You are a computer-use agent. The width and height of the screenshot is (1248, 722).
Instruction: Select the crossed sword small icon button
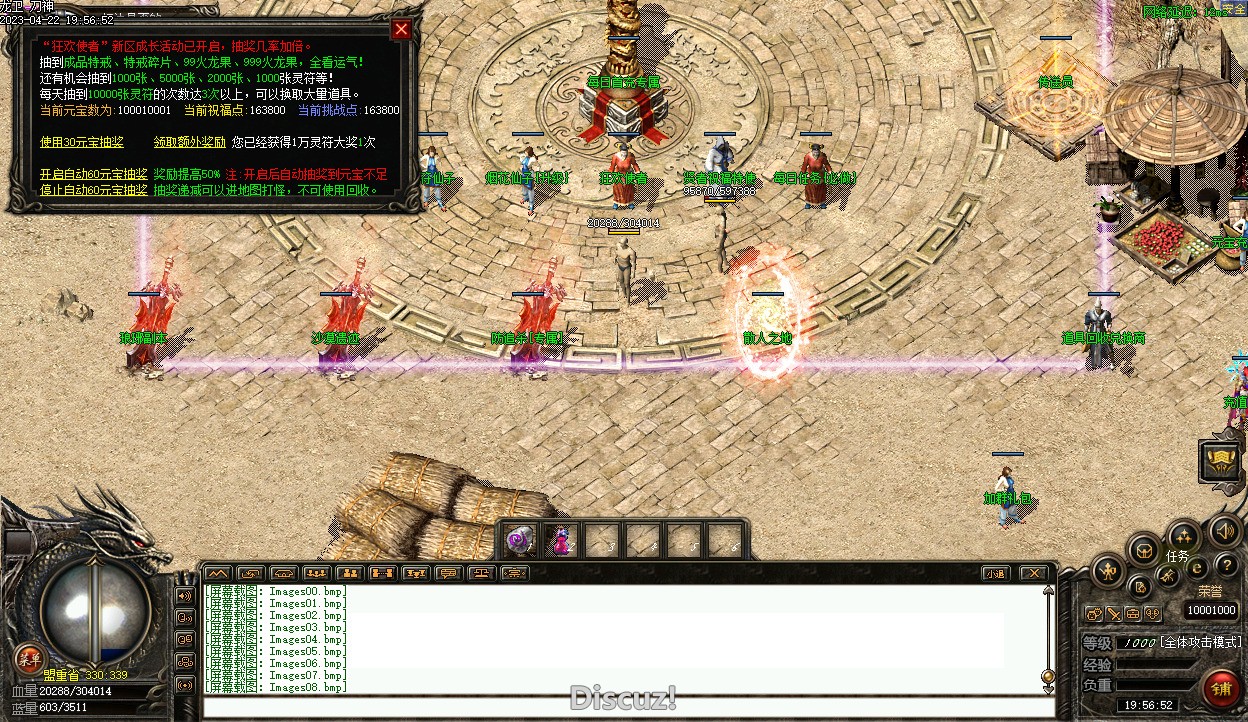click(1113, 614)
